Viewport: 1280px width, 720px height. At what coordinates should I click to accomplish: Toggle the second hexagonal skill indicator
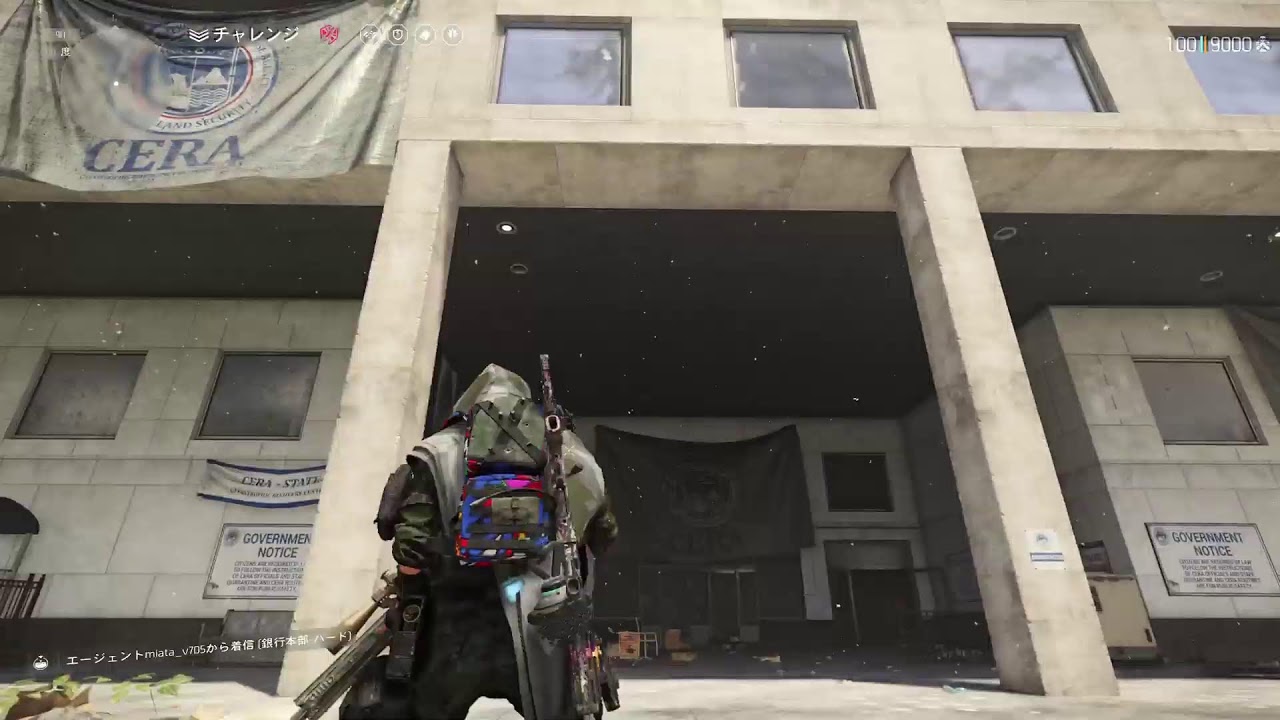pos(398,33)
